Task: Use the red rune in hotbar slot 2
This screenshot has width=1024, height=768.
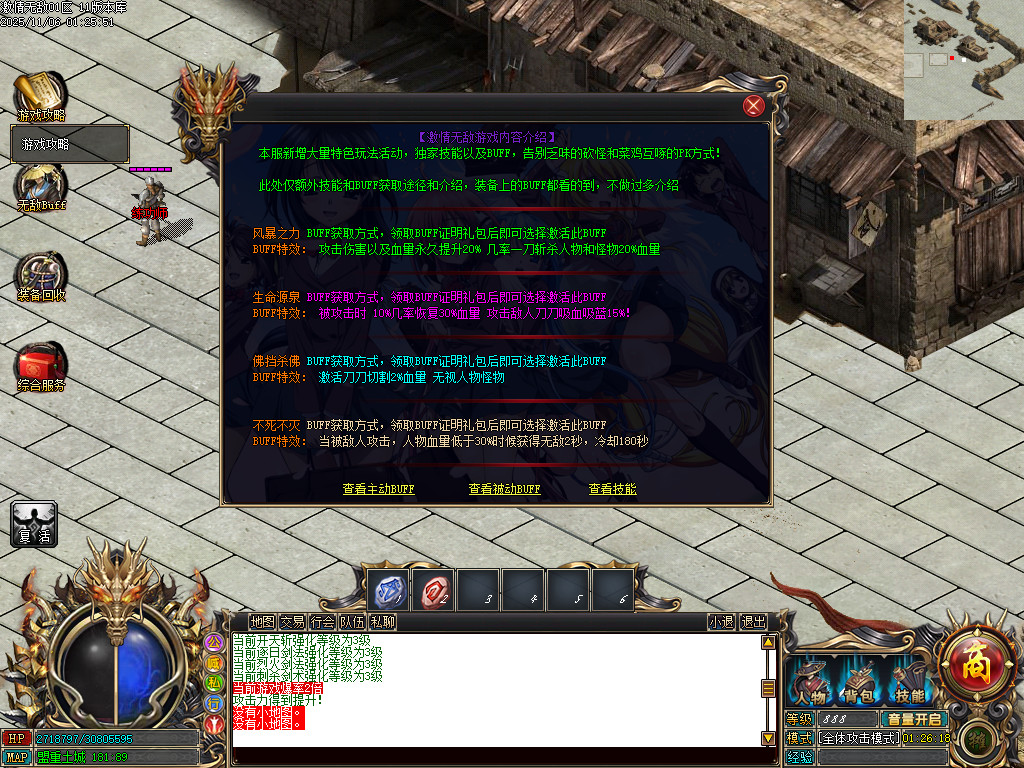Action: point(435,589)
